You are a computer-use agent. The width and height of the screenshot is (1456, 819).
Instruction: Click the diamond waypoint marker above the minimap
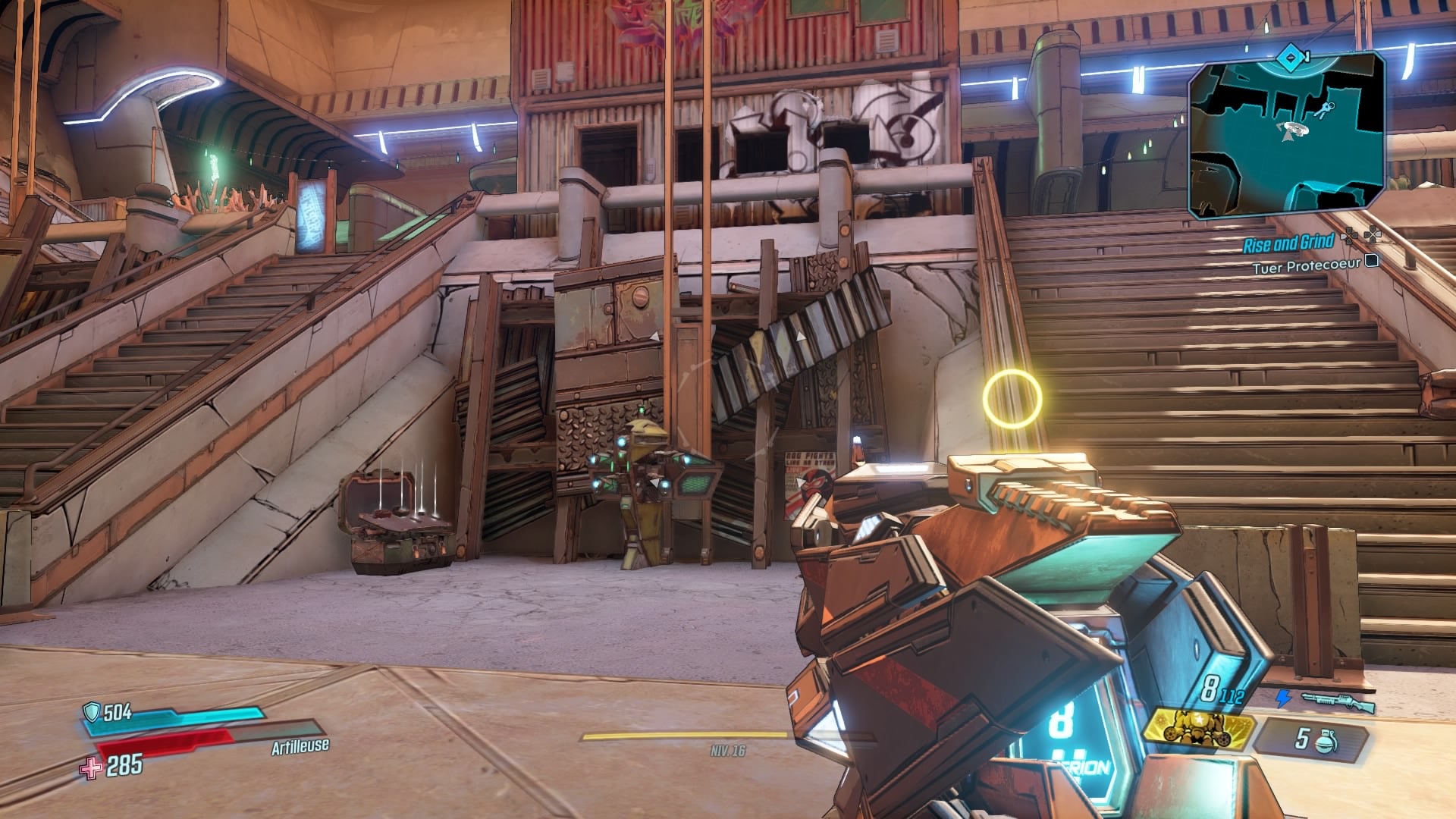1291,56
